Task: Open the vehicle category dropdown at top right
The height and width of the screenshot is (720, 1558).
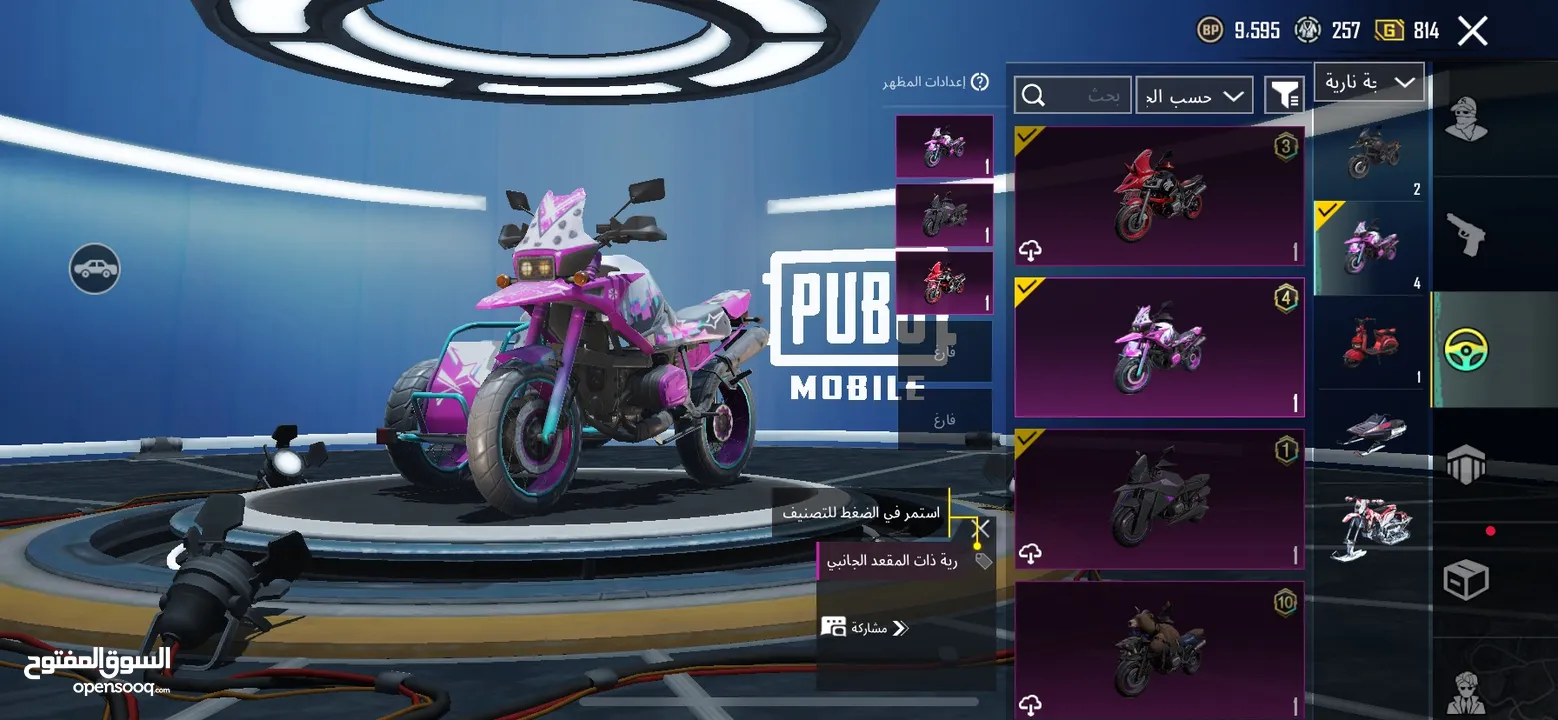Action: pos(1369,82)
